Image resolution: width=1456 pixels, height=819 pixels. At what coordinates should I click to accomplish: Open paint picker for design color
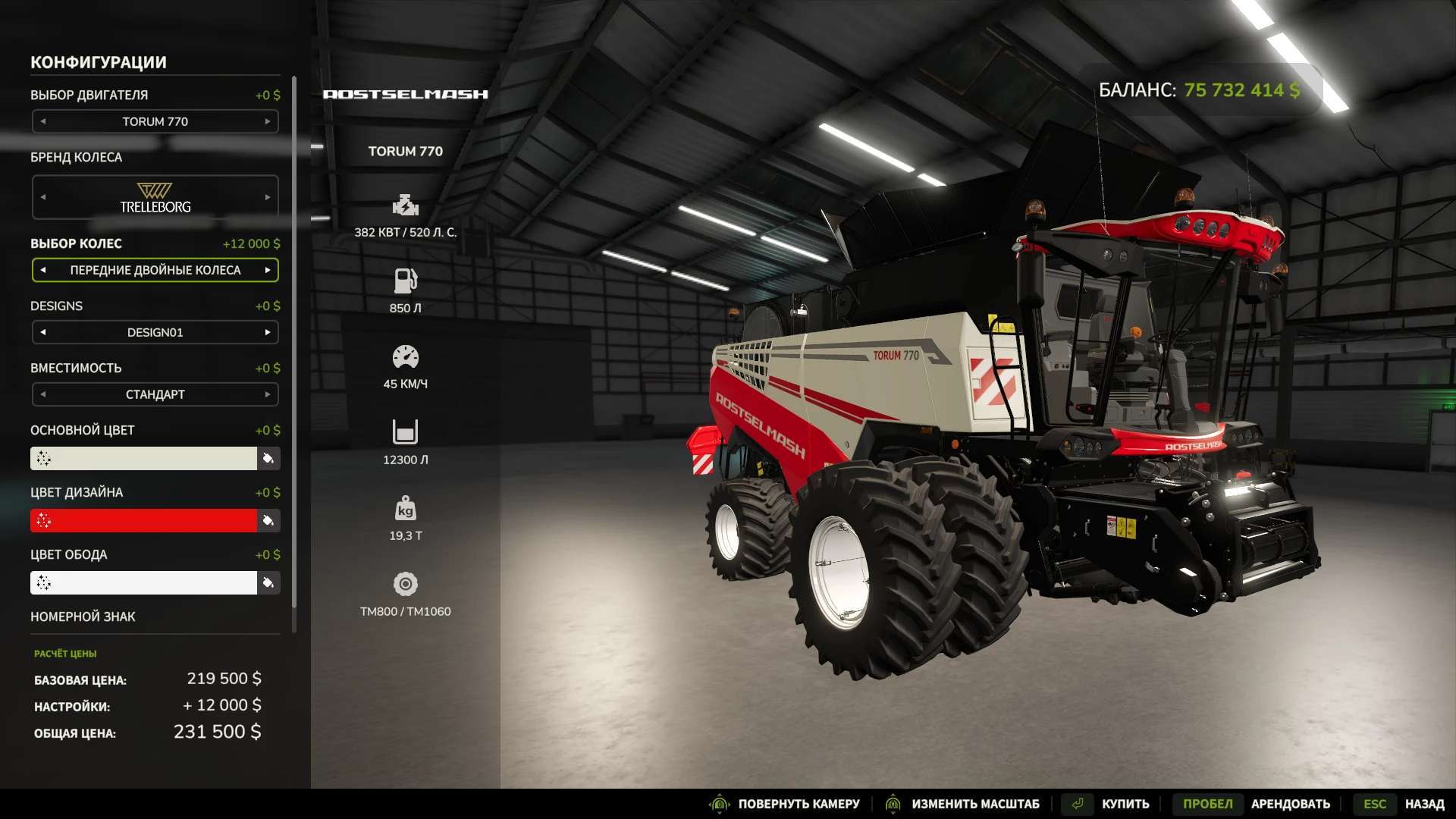(268, 520)
